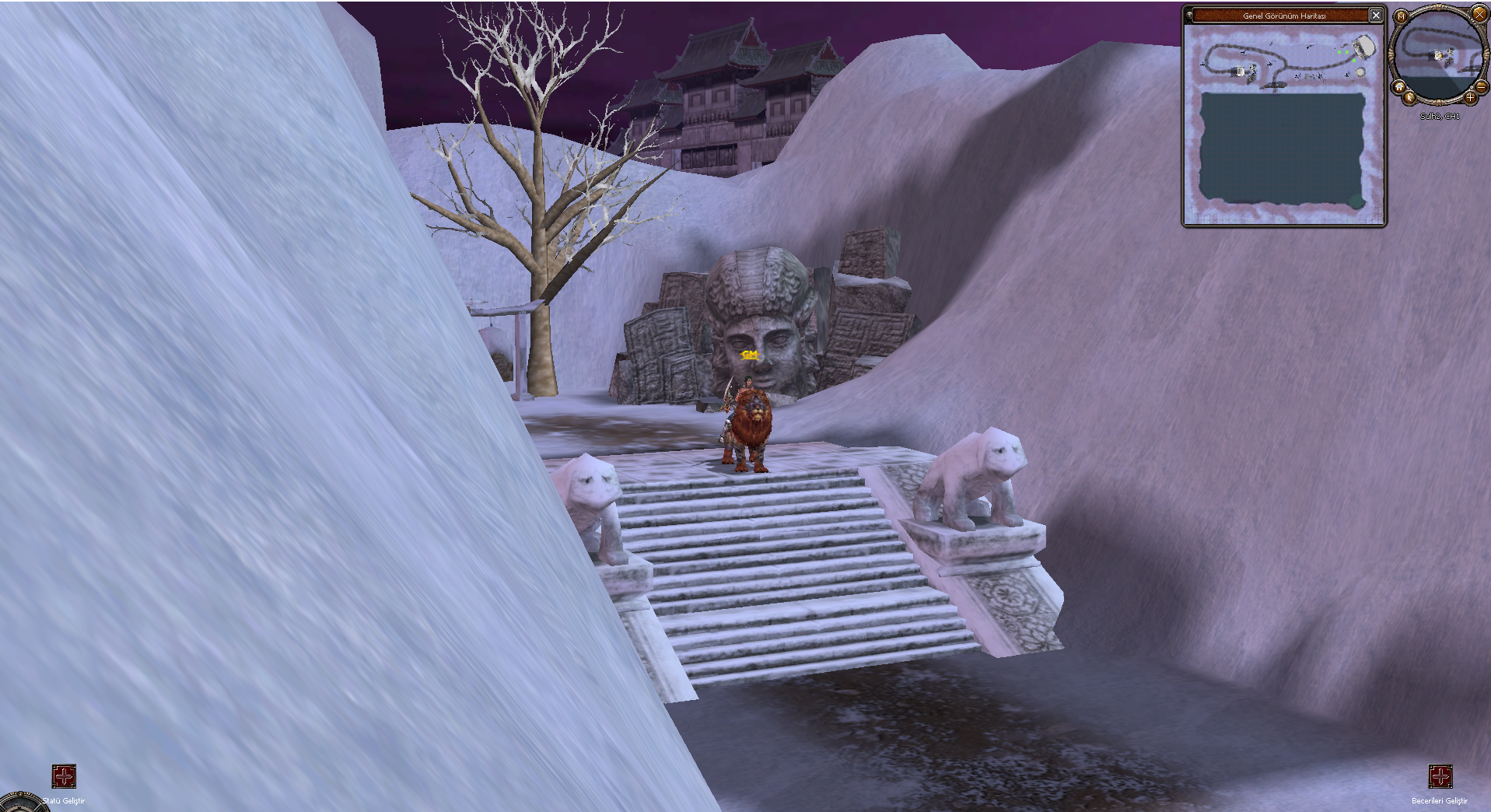Screen dimensions: 1491x812
Task: Toggle the map with the minimap M button
Action: 1402,16
